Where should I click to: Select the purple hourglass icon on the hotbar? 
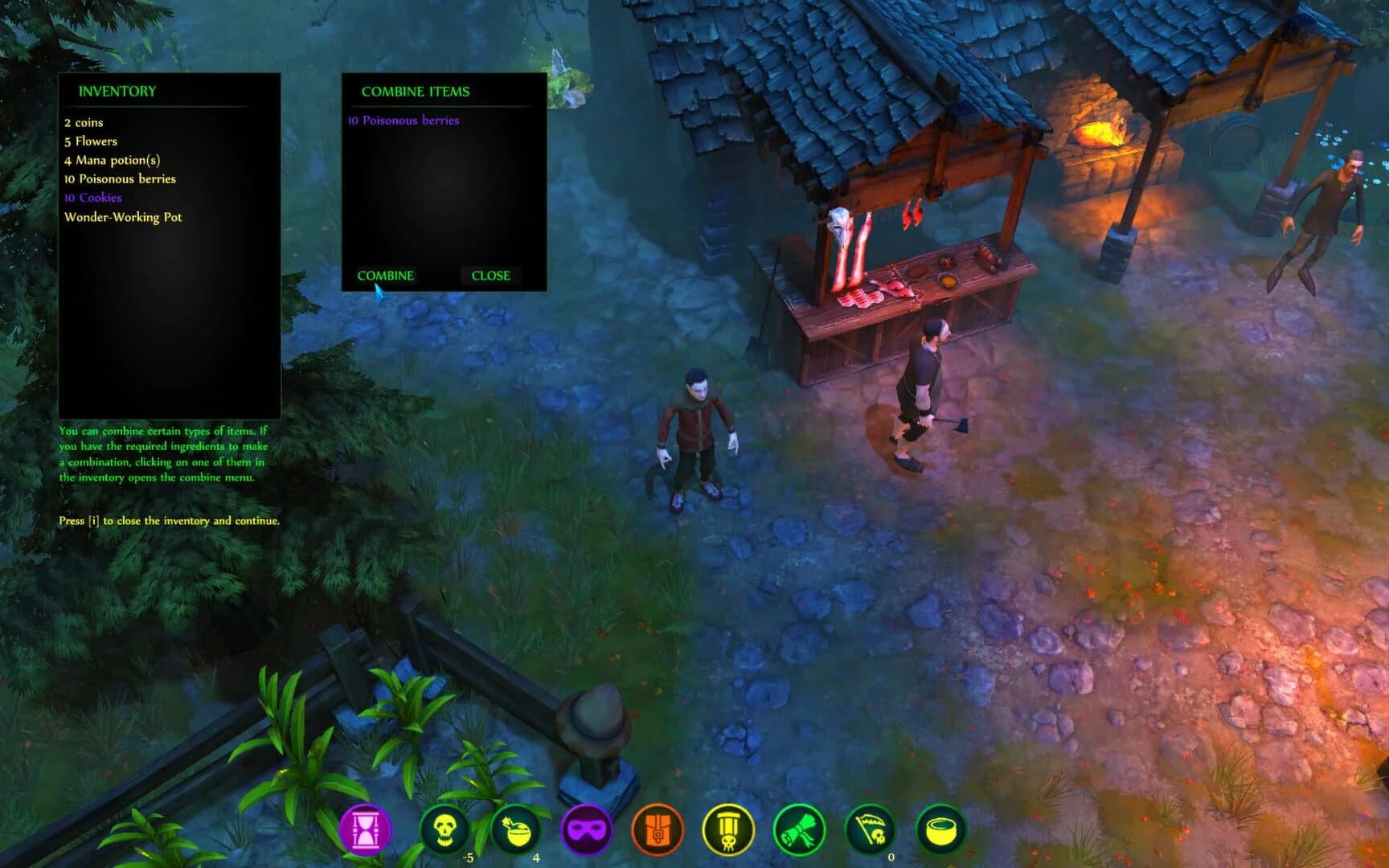[366, 828]
